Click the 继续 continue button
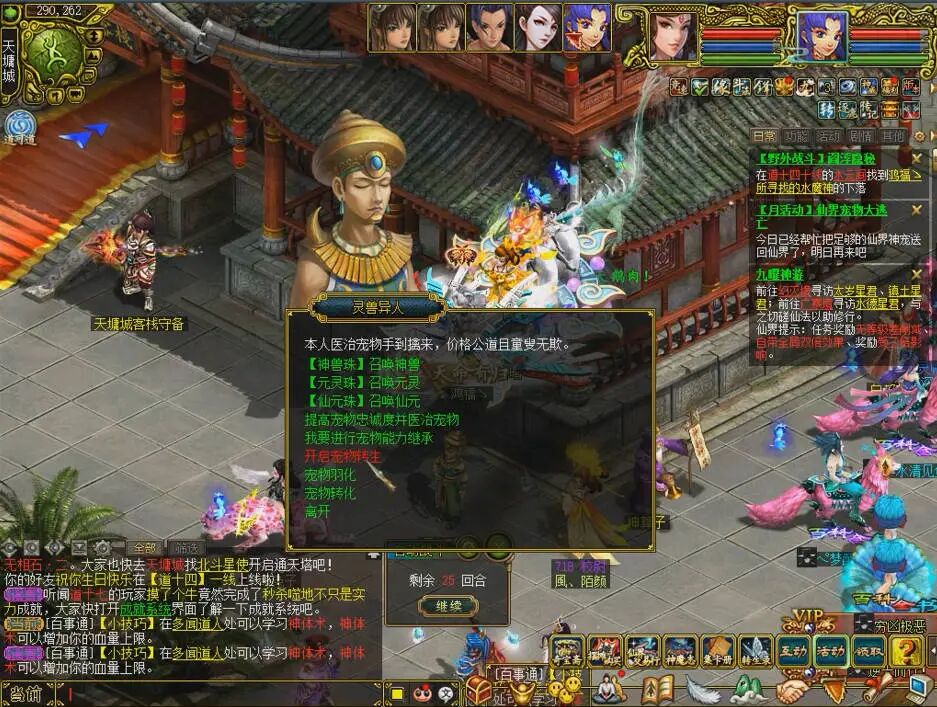This screenshot has width=937, height=707. click(x=441, y=606)
